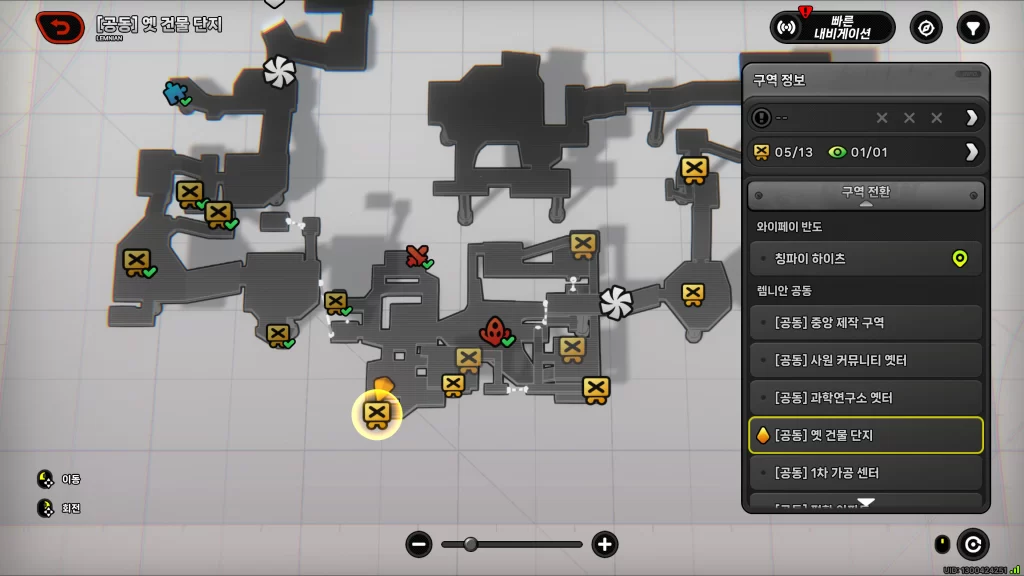Click the compass icon button
The height and width of the screenshot is (576, 1024).
pyautogui.click(x=926, y=27)
